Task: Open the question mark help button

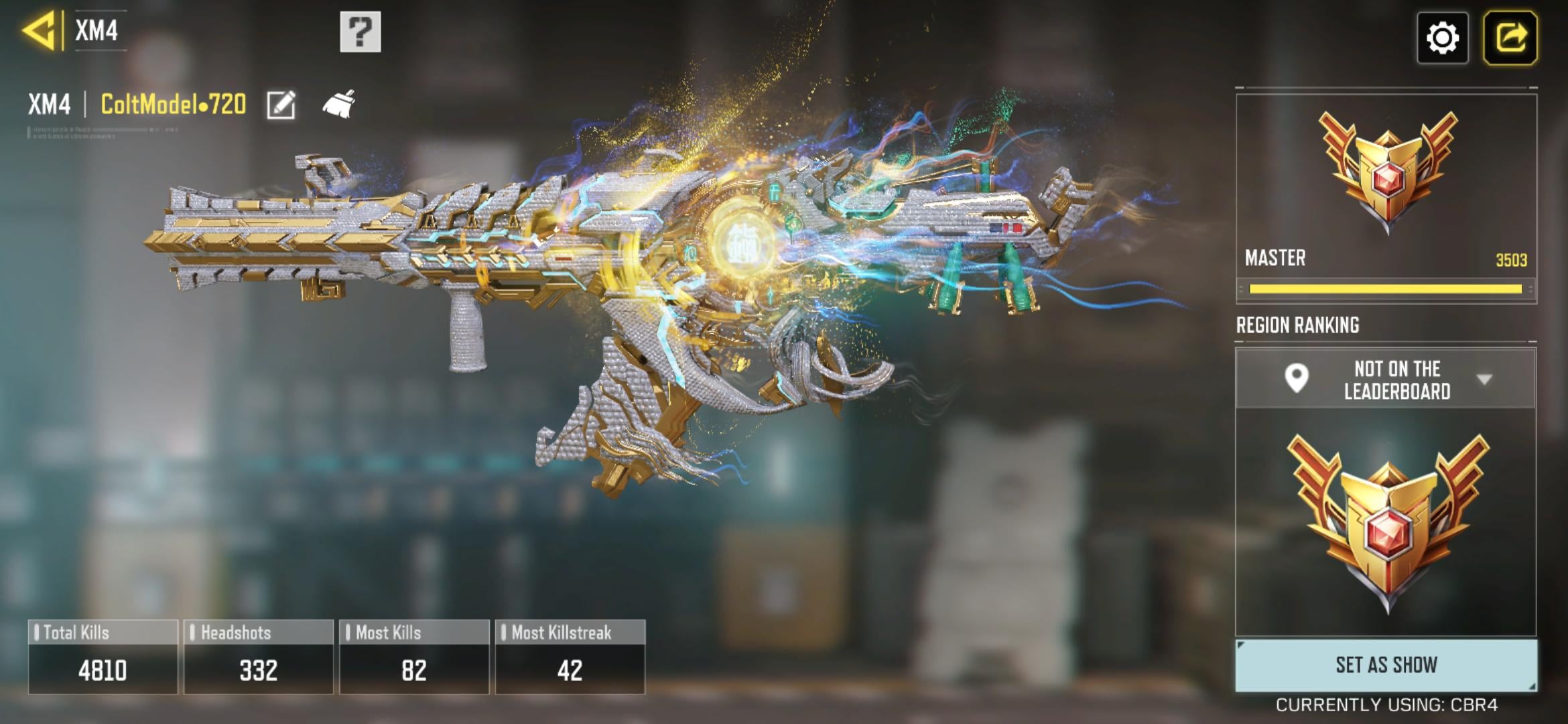Action: [361, 32]
